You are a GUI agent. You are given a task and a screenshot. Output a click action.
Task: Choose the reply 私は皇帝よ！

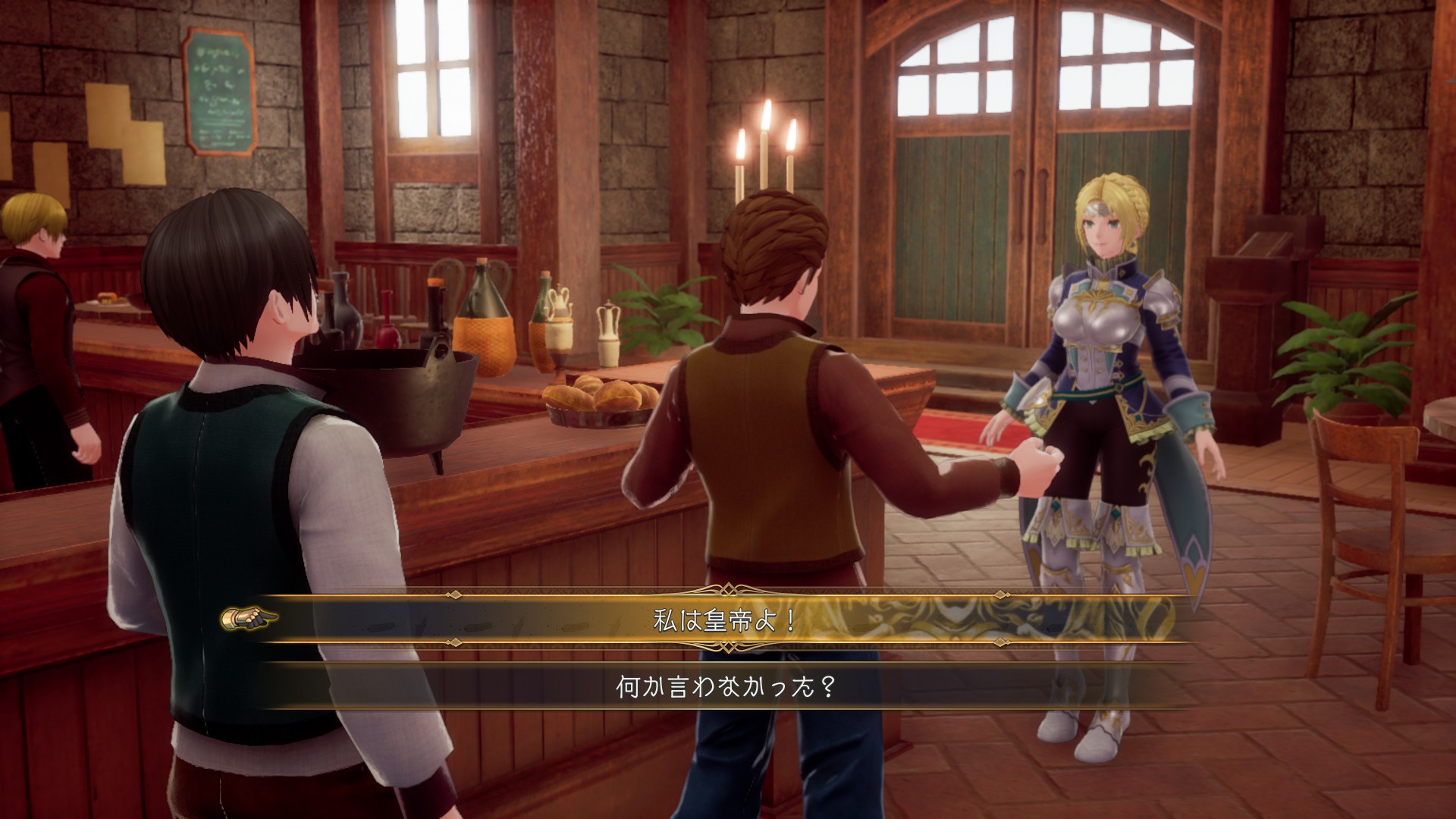725,621
